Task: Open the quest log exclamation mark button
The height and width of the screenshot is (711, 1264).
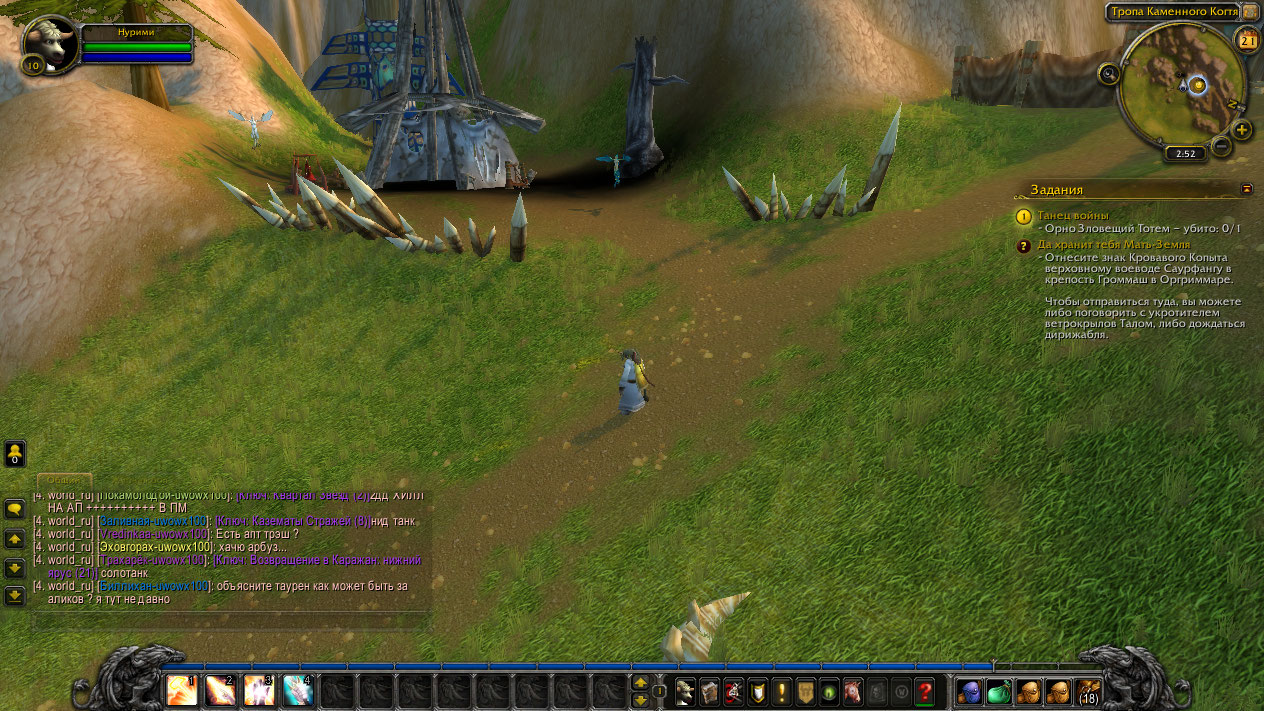Action: coord(781,691)
